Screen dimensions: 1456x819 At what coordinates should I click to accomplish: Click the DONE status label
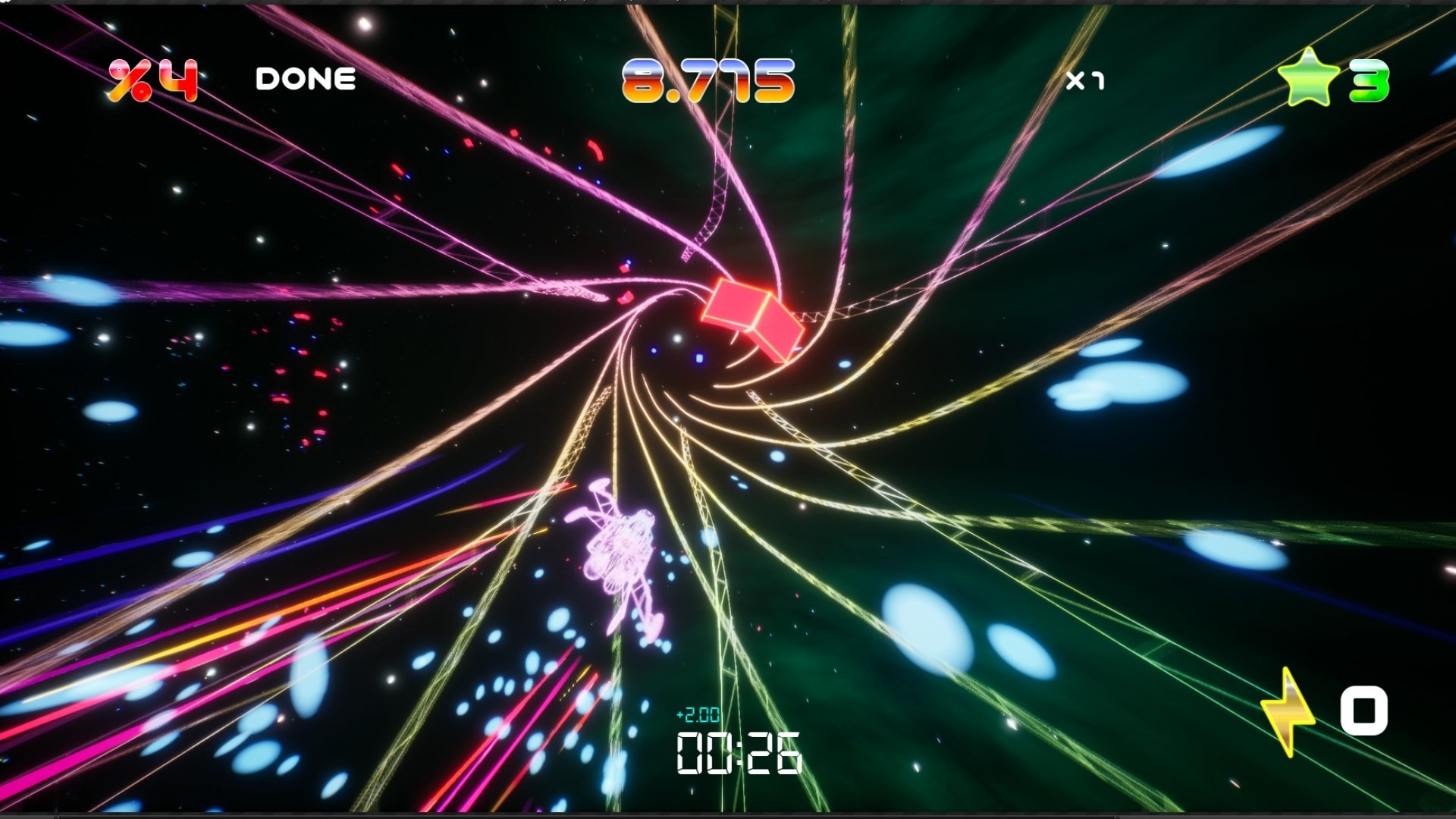pos(306,77)
